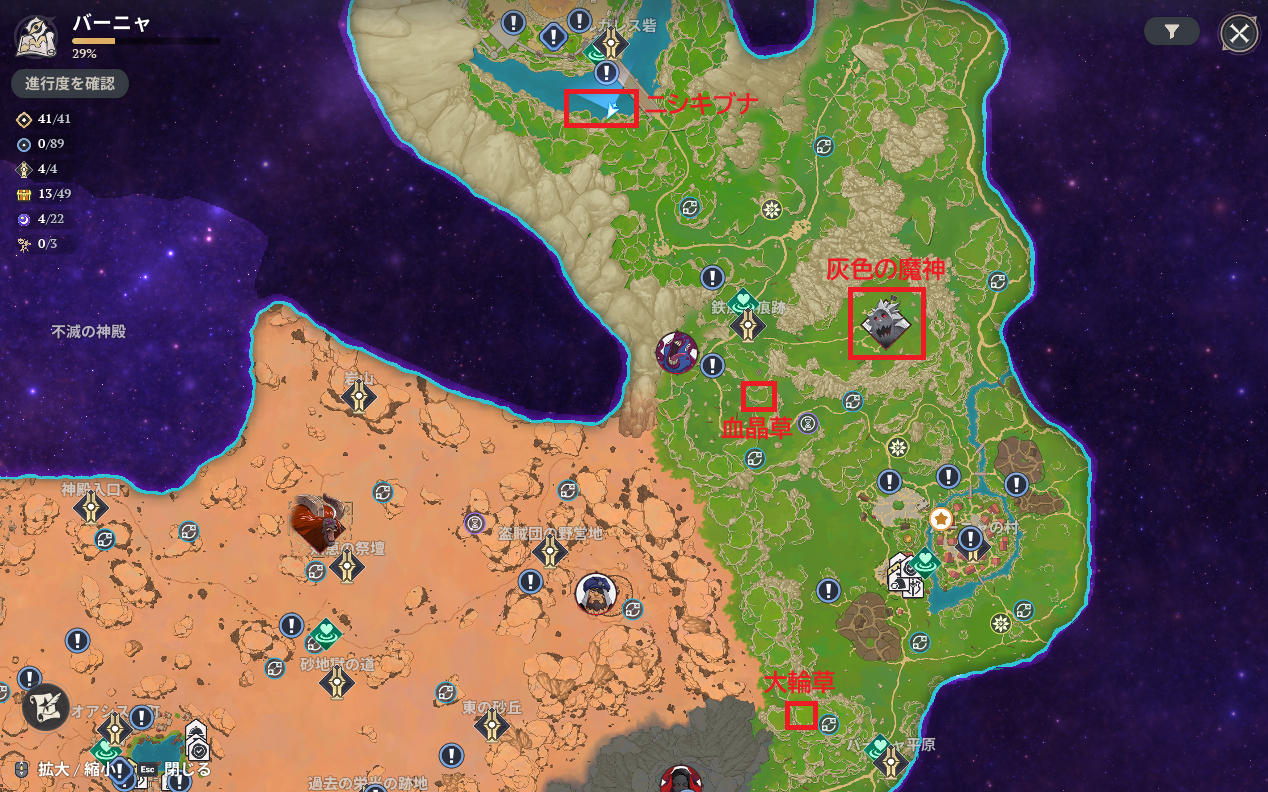
Task: Click the 進行度を確認 progress button
Action: pos(70,83)
